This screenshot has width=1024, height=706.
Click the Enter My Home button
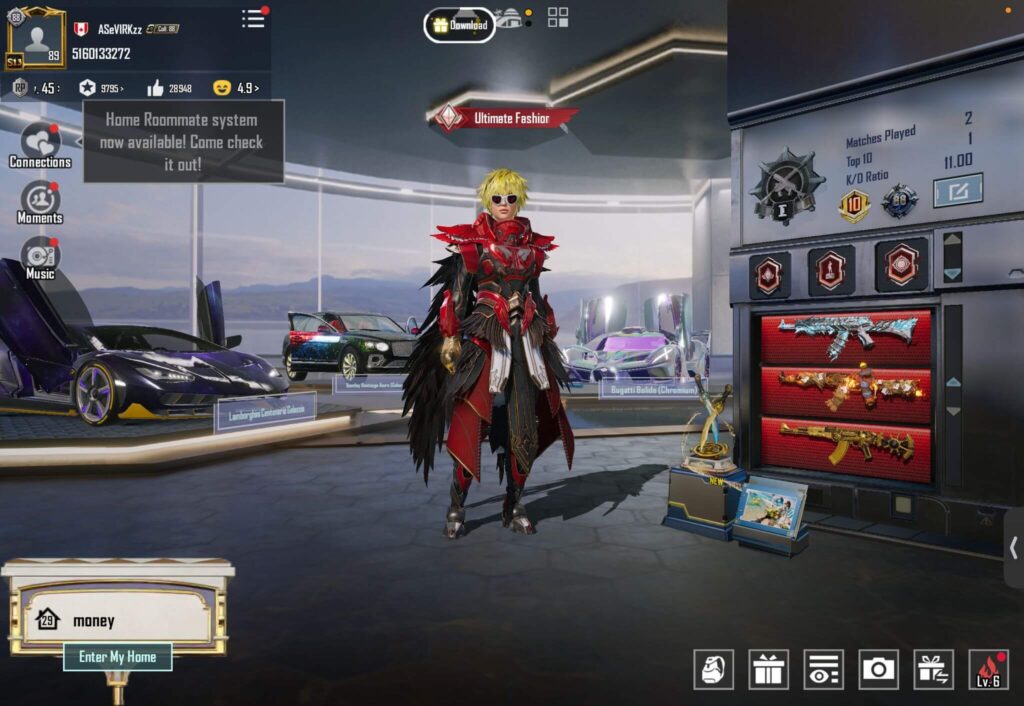[x=118, y=657]
